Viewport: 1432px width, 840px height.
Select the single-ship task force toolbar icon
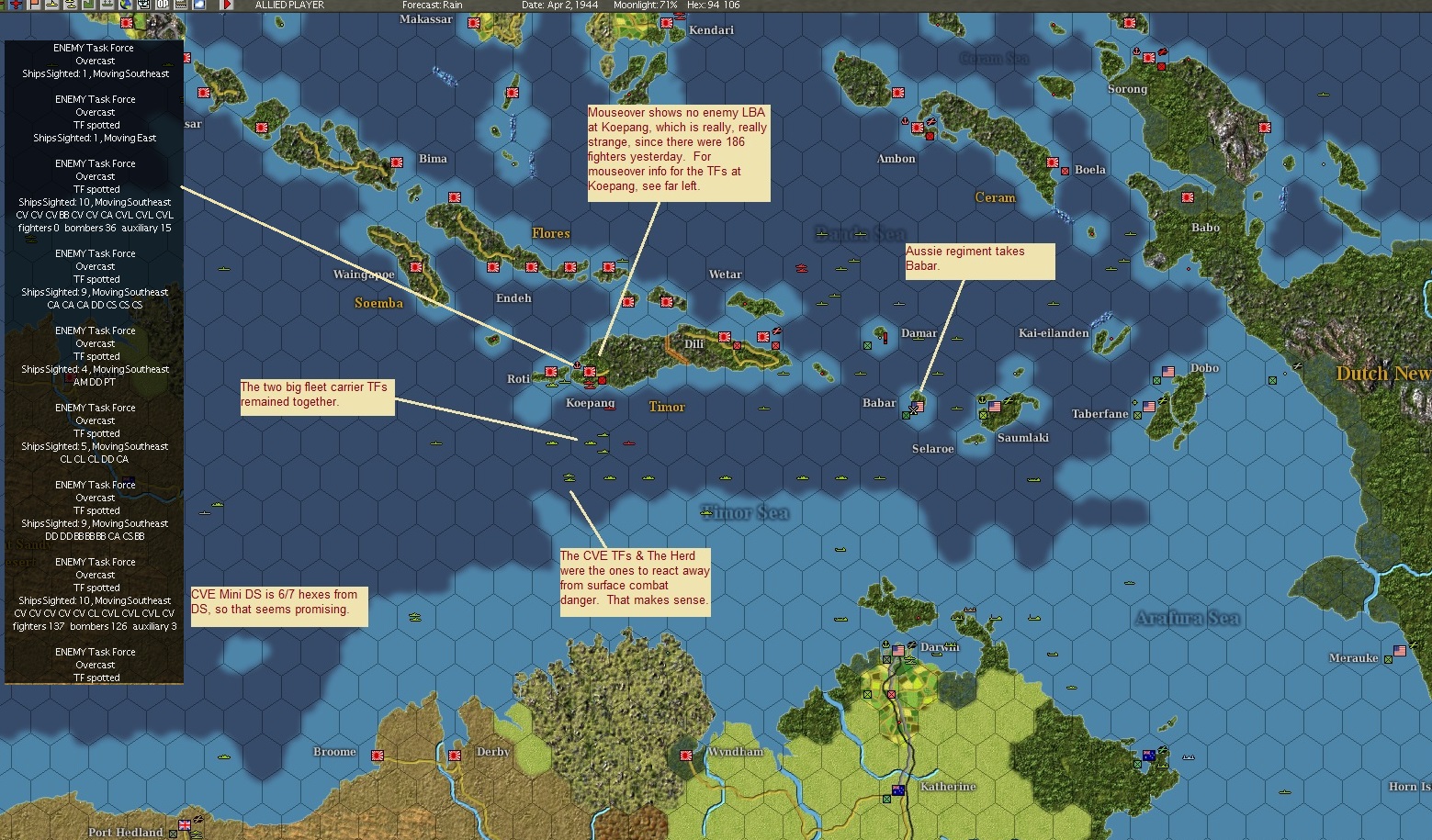tap(52, 6)
